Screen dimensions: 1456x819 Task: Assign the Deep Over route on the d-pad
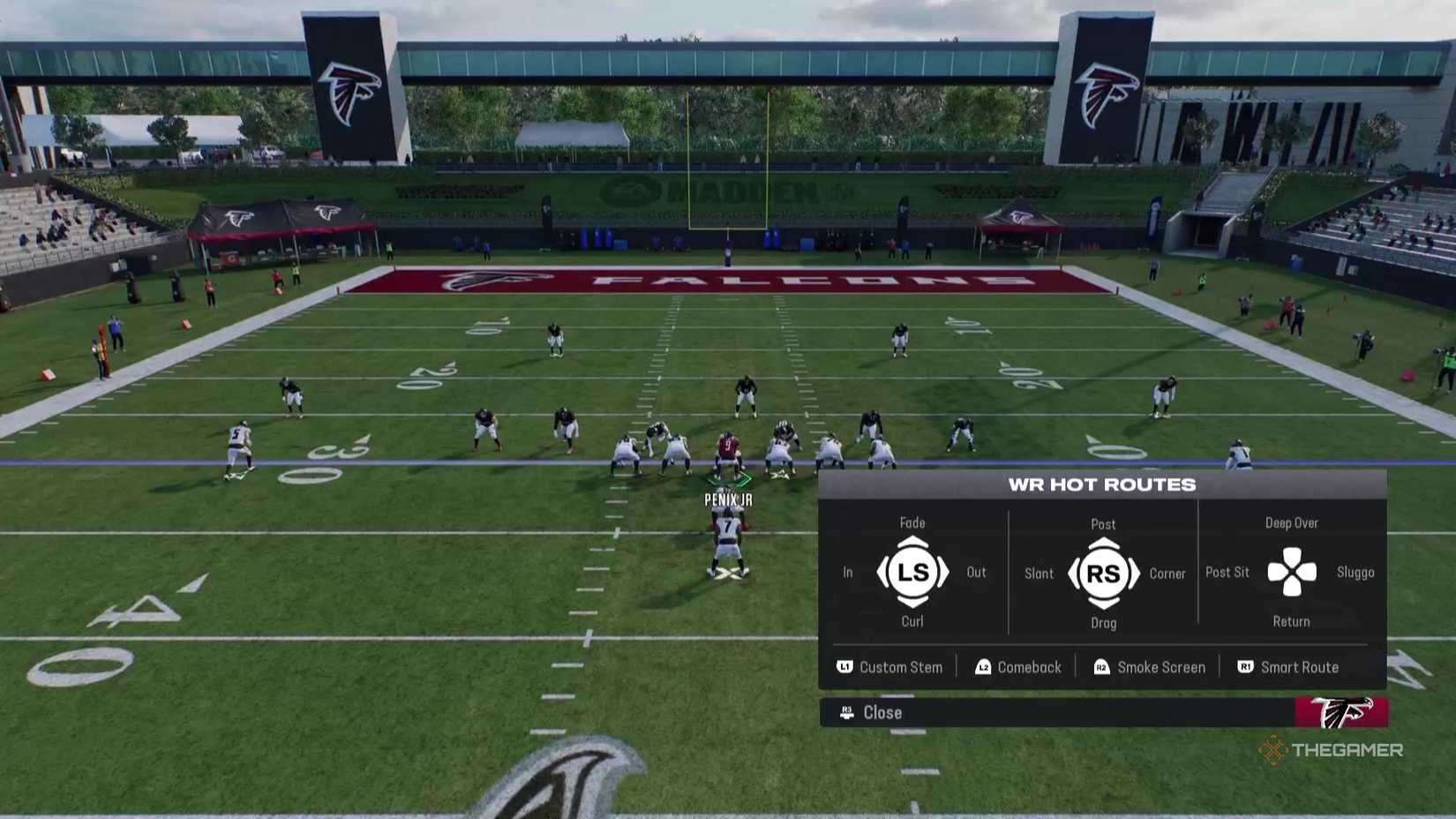(x=1292, y=522)
